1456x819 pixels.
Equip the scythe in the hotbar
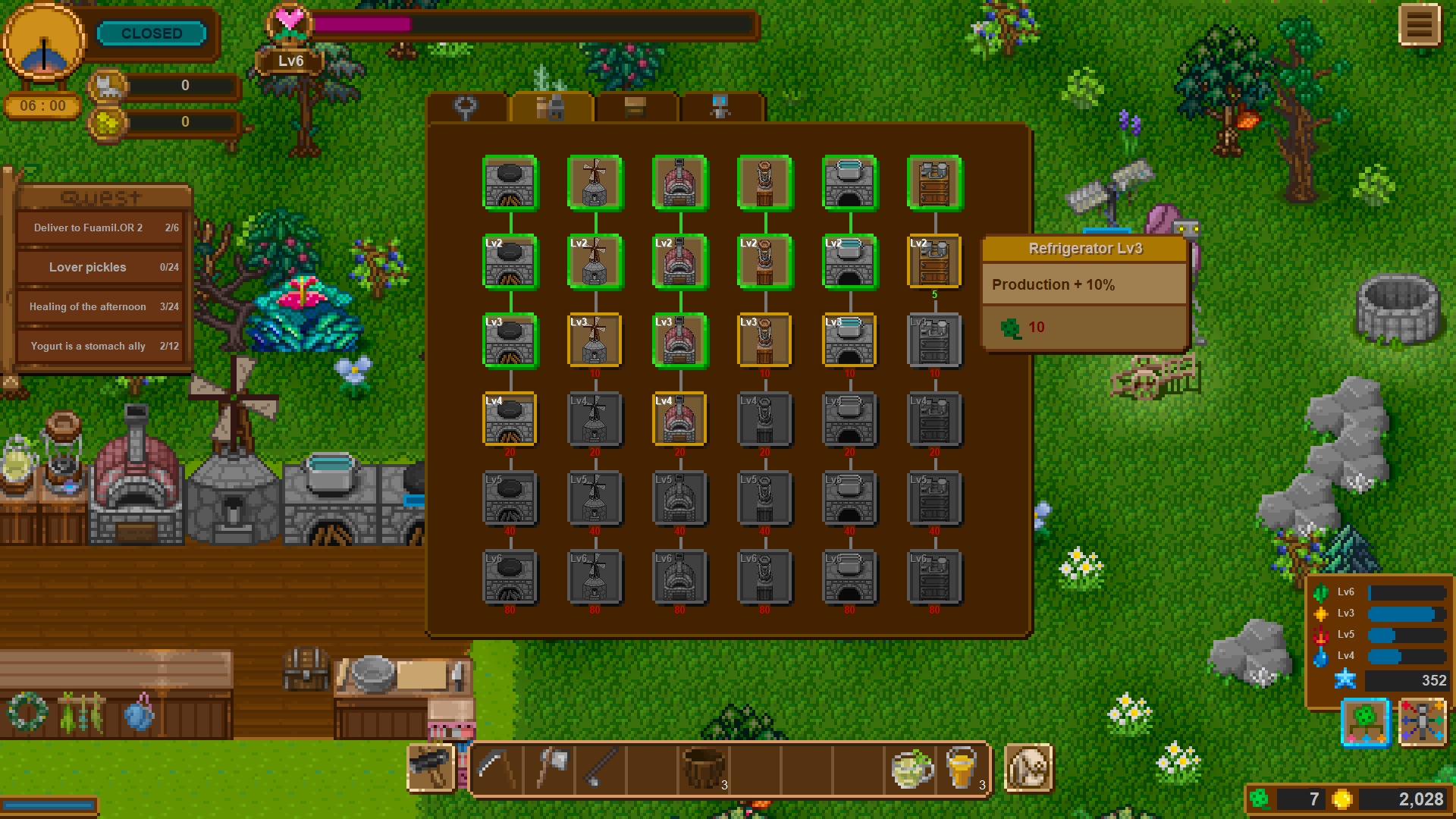coord(497,769)
